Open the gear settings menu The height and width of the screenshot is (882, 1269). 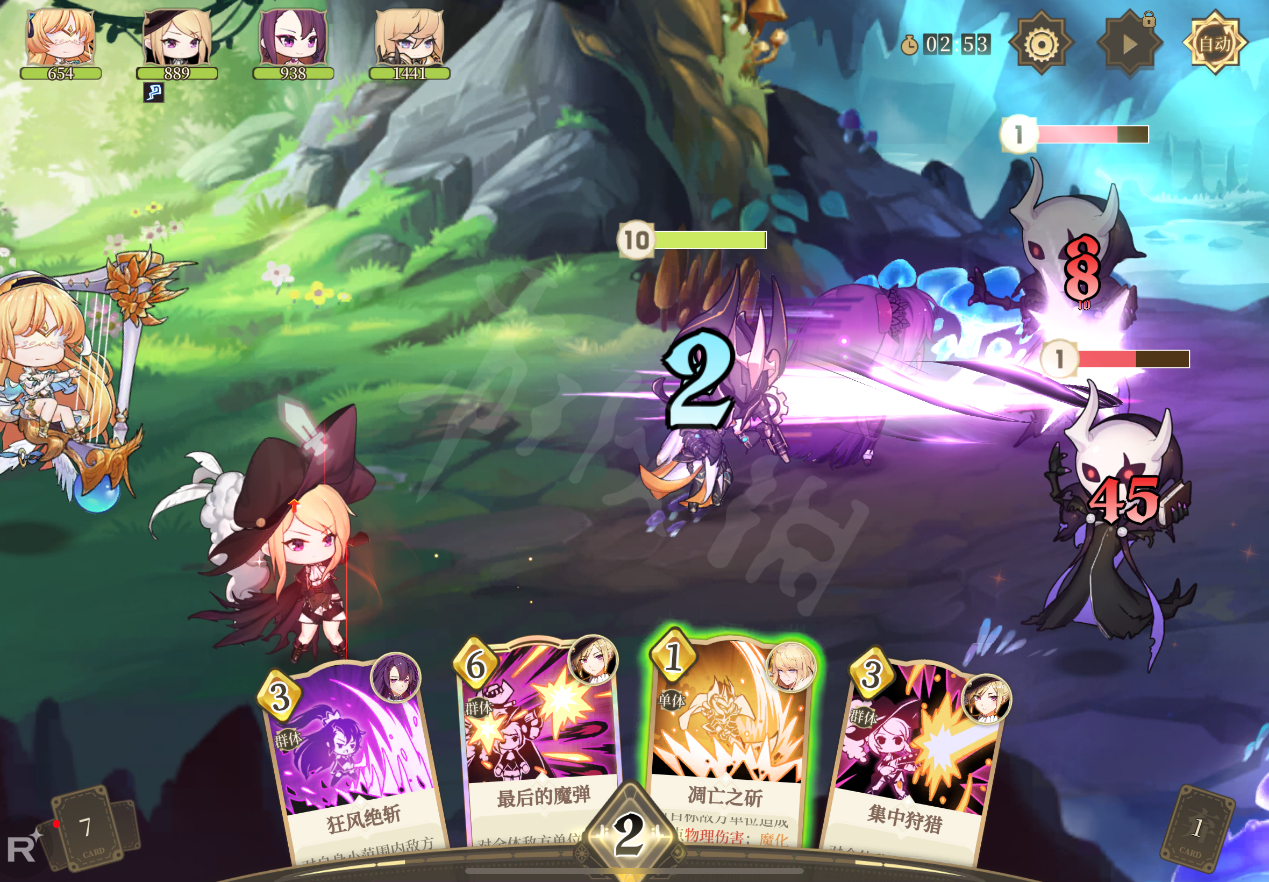[1040, 44]
